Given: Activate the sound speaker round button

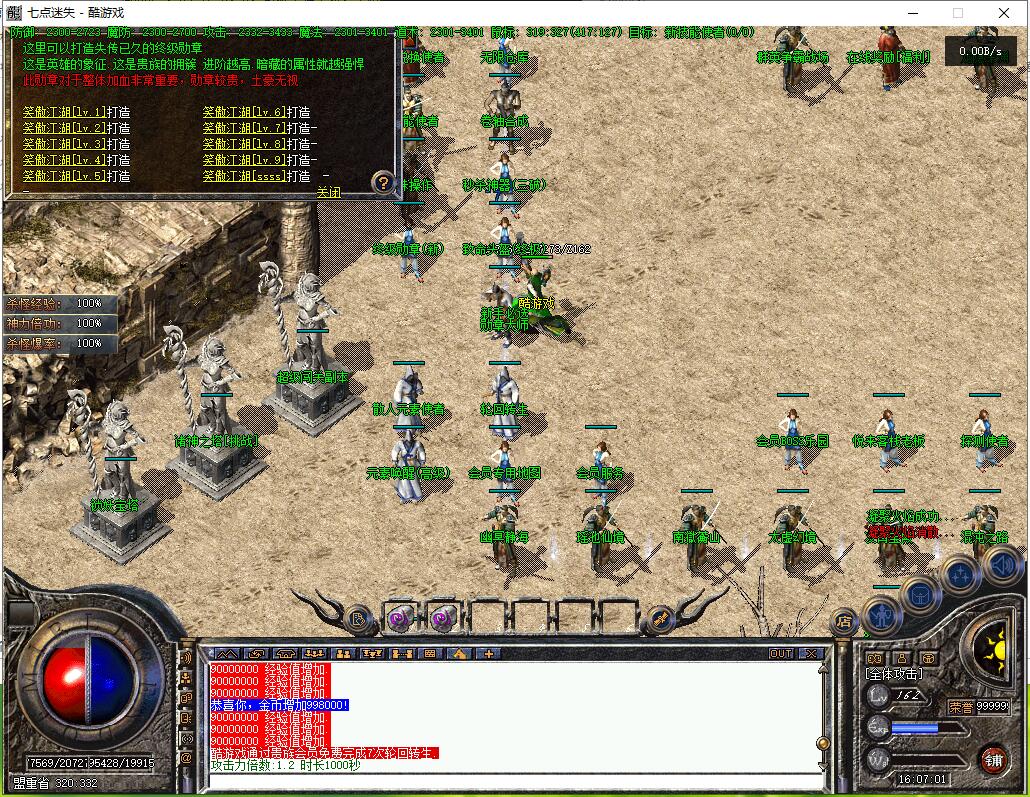Looking at the screenshot, I should point(1003,567).
